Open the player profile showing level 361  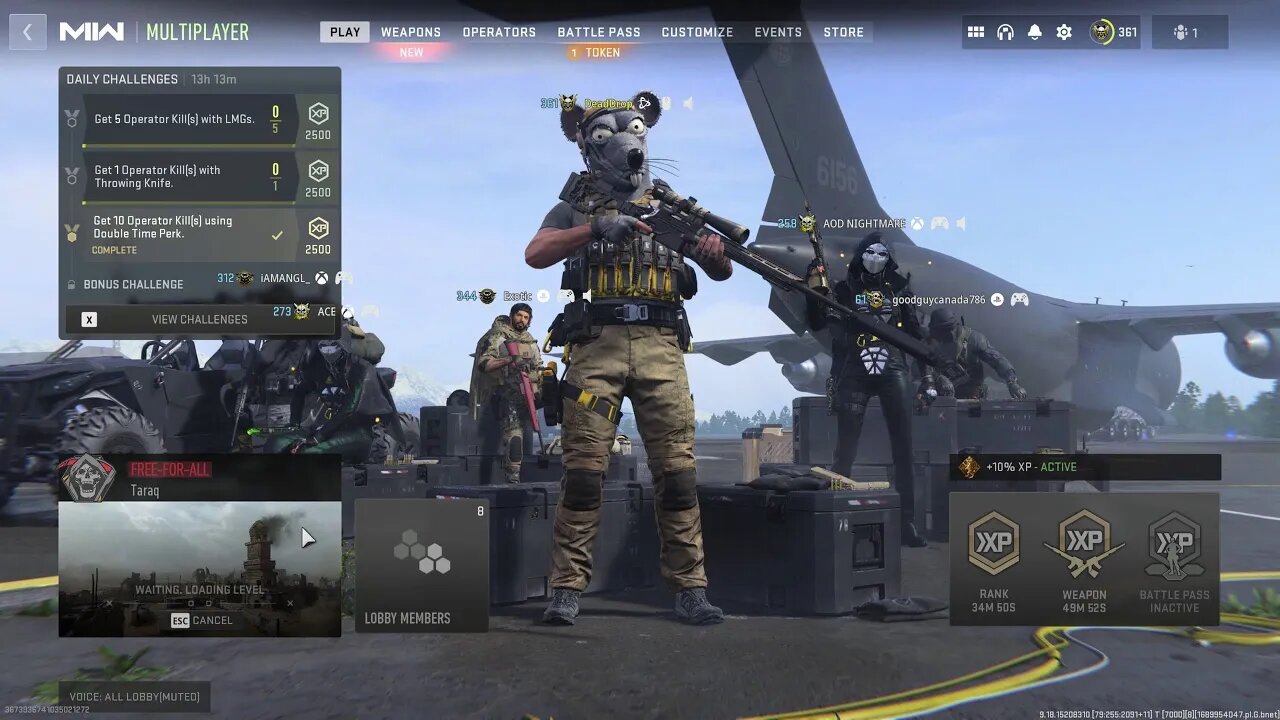[x=1113, y=32]
